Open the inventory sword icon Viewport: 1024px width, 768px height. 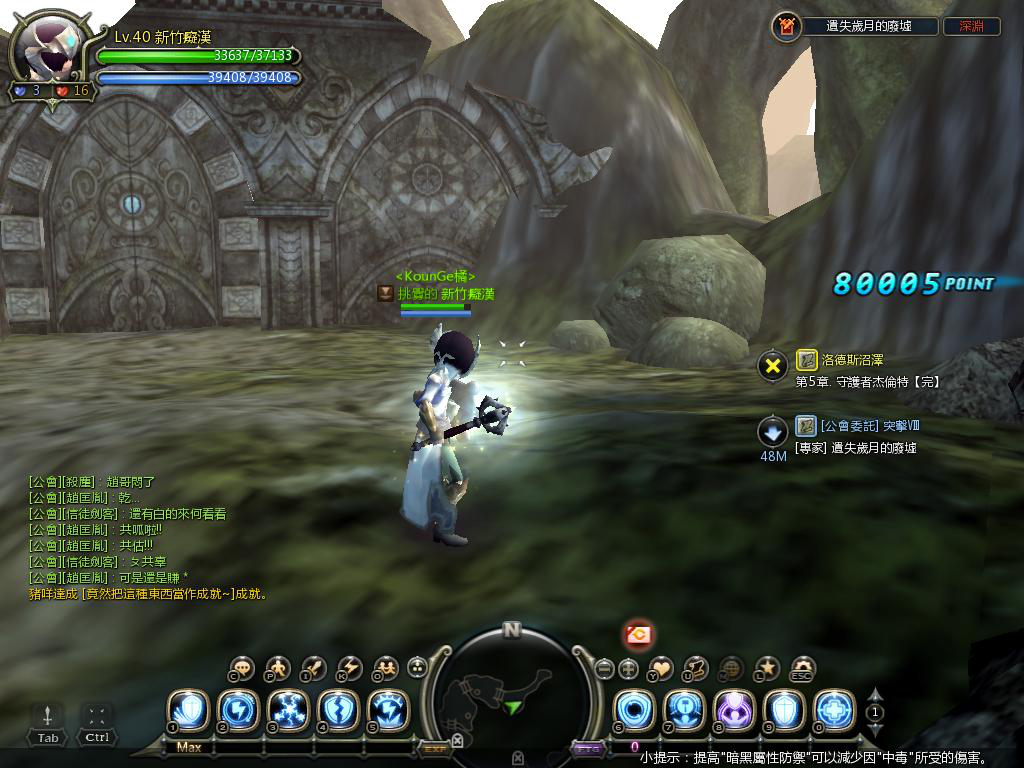coord(314,668)
